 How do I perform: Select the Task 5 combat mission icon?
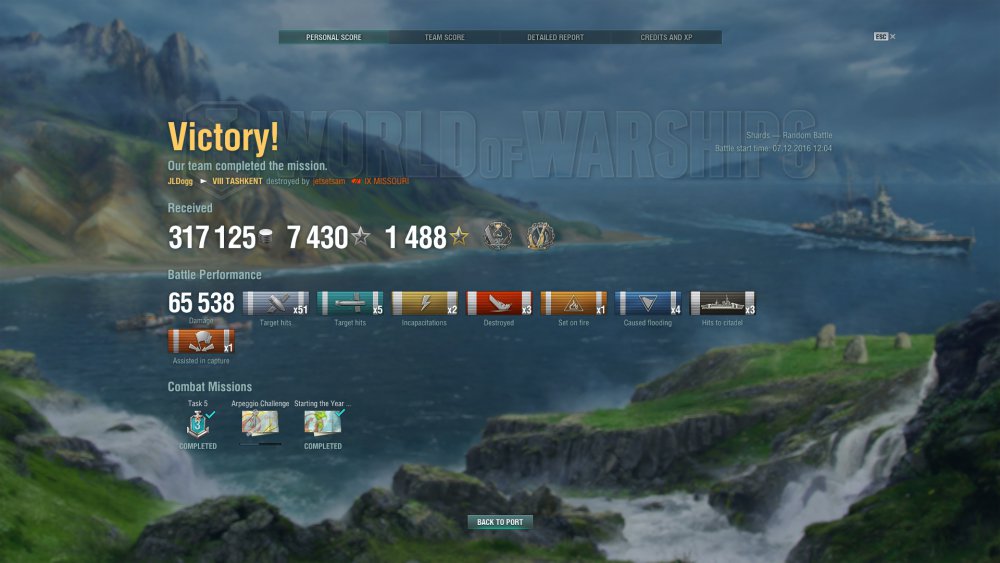point(197,424)
